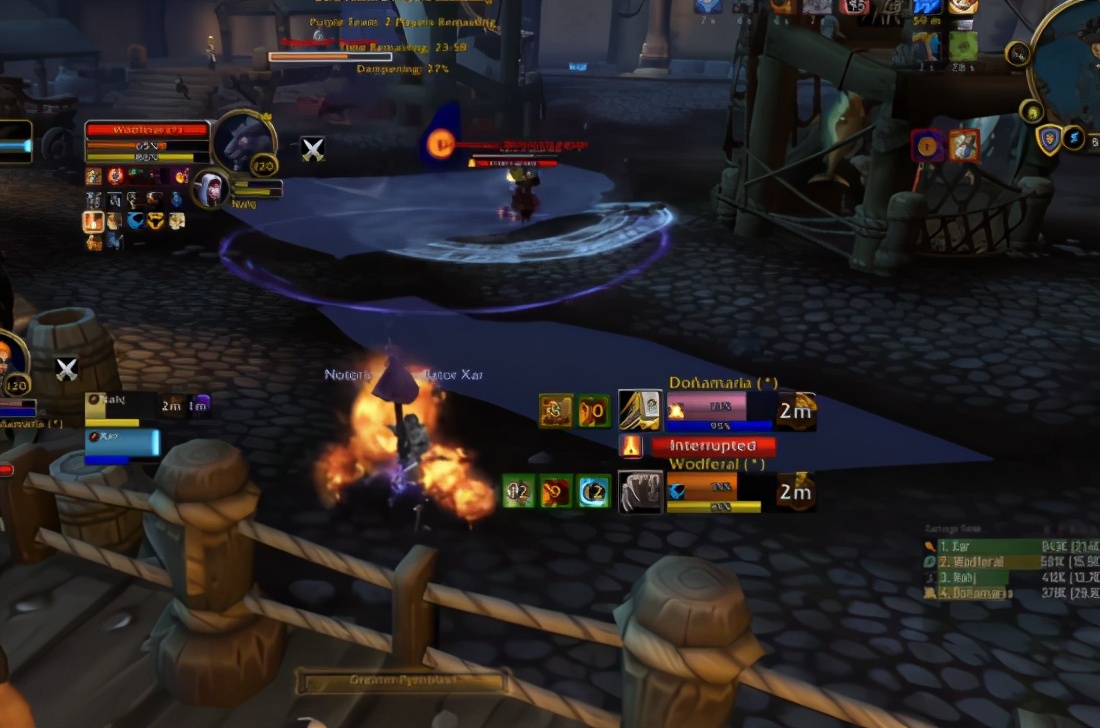Click Doñamaria's 2m trinket cooldown icon
The width and height of the screenshot is (1100, 728).
pyautogui.click(x=796, y=410)
